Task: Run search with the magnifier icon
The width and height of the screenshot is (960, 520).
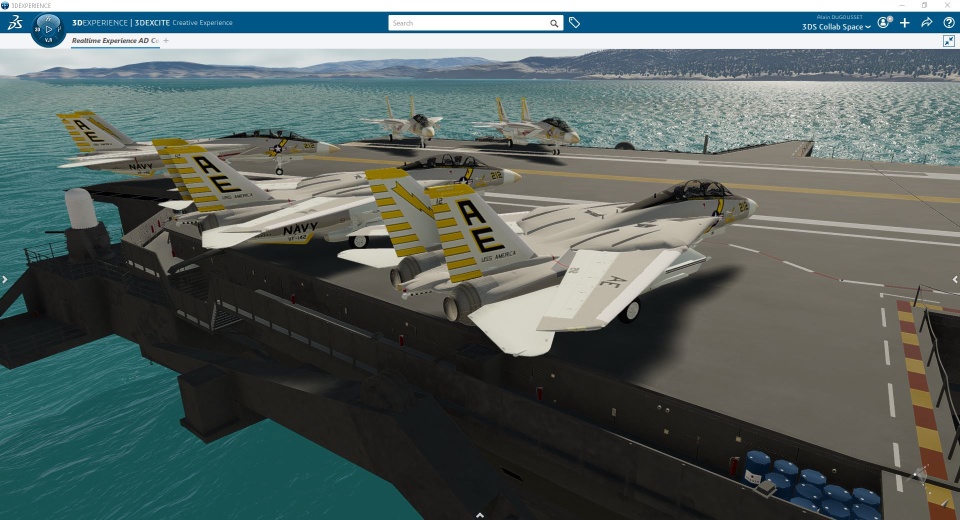Action: (554, 22)
